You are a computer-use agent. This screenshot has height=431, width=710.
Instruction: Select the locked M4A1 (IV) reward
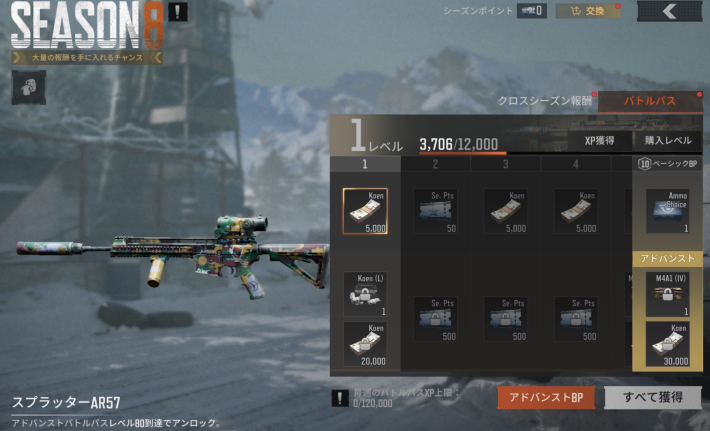pyautogui.click(x=667, y=294)
